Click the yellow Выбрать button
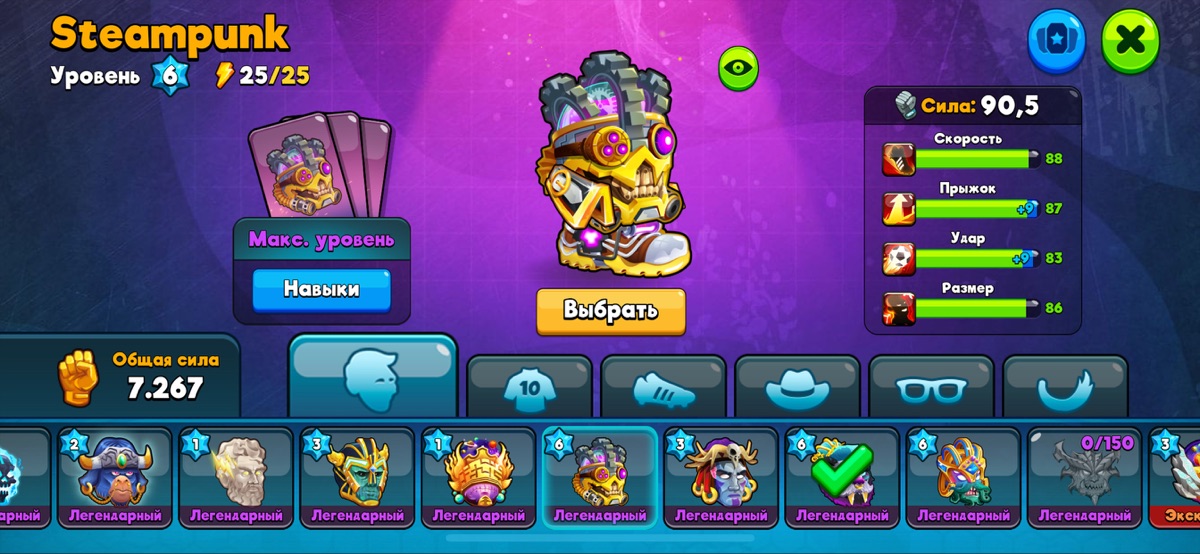Screen dimensions: 1200x554 (x=610, y=311)
